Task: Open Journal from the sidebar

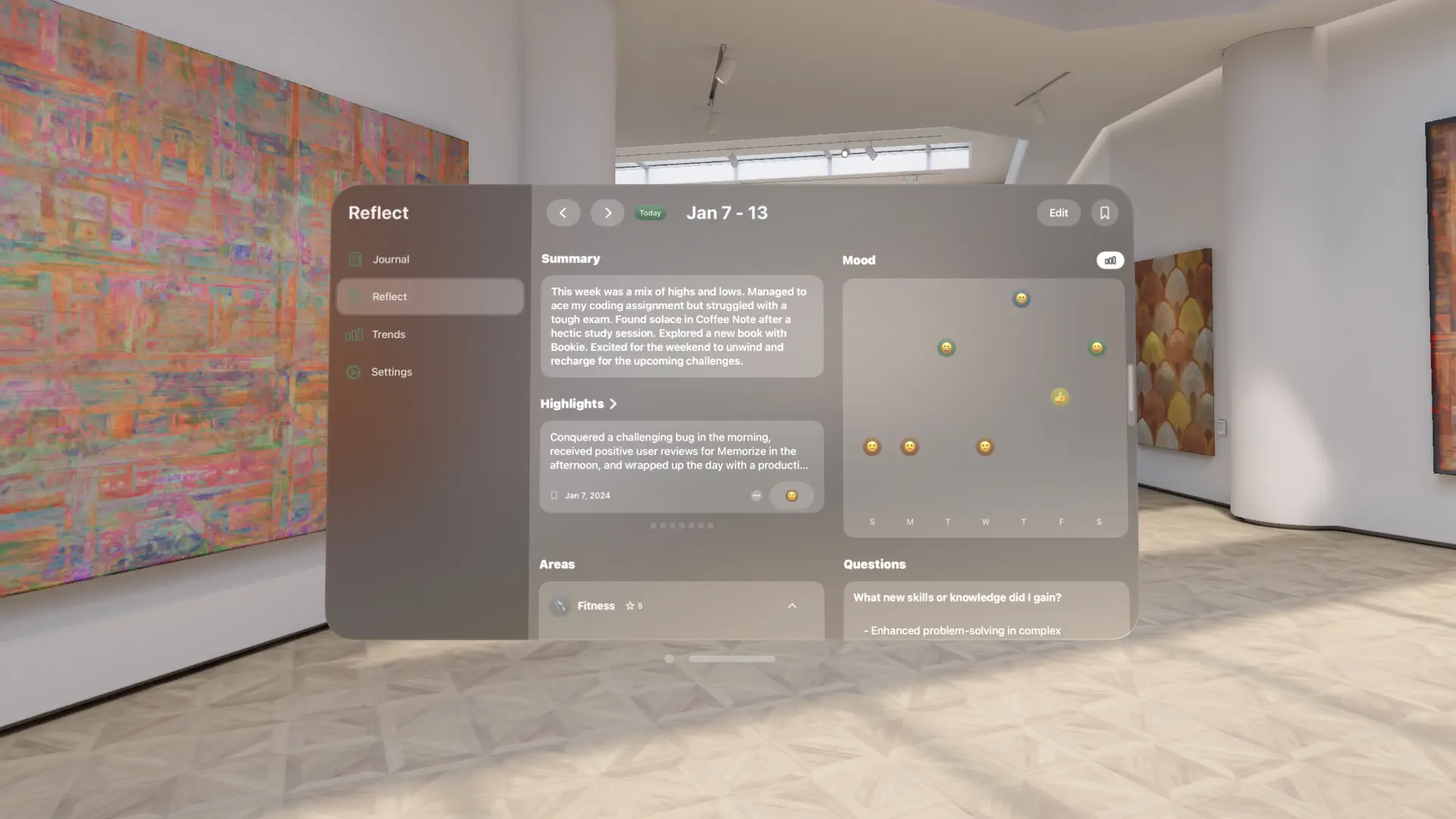Action: 391,259
